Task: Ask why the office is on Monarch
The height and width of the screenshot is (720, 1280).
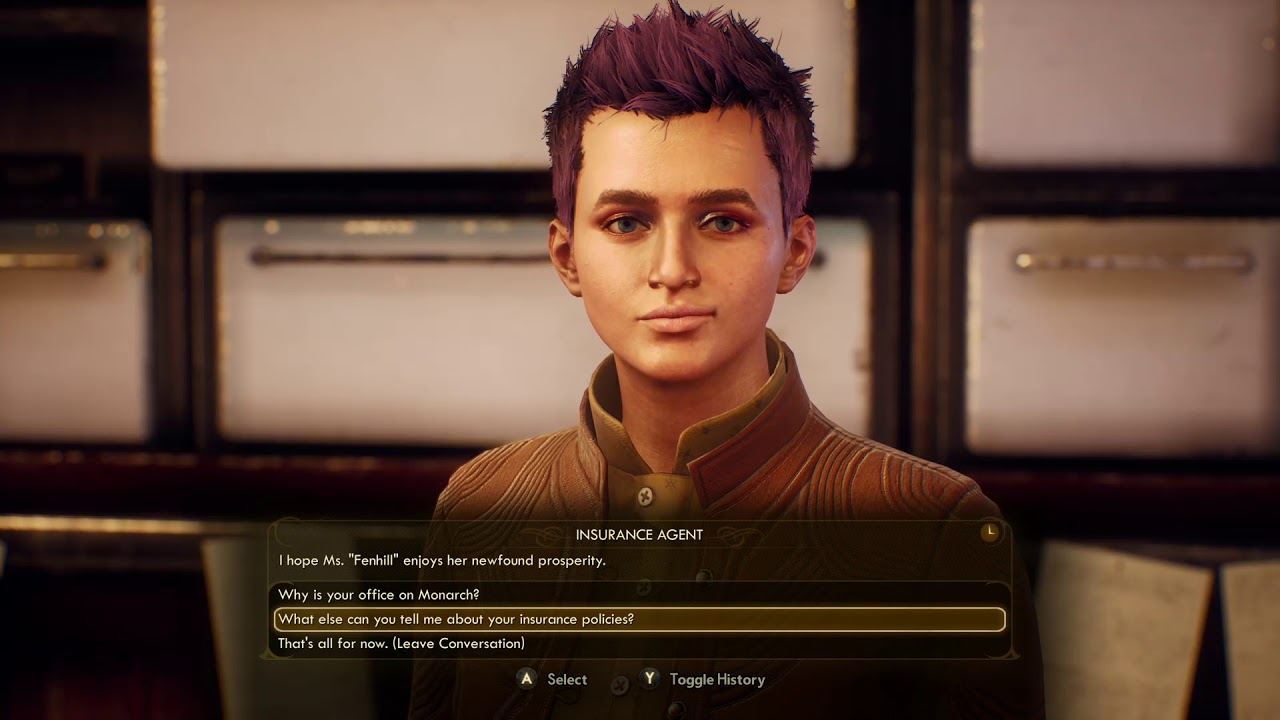Action: pyautogui.click(x=379, y=595)
